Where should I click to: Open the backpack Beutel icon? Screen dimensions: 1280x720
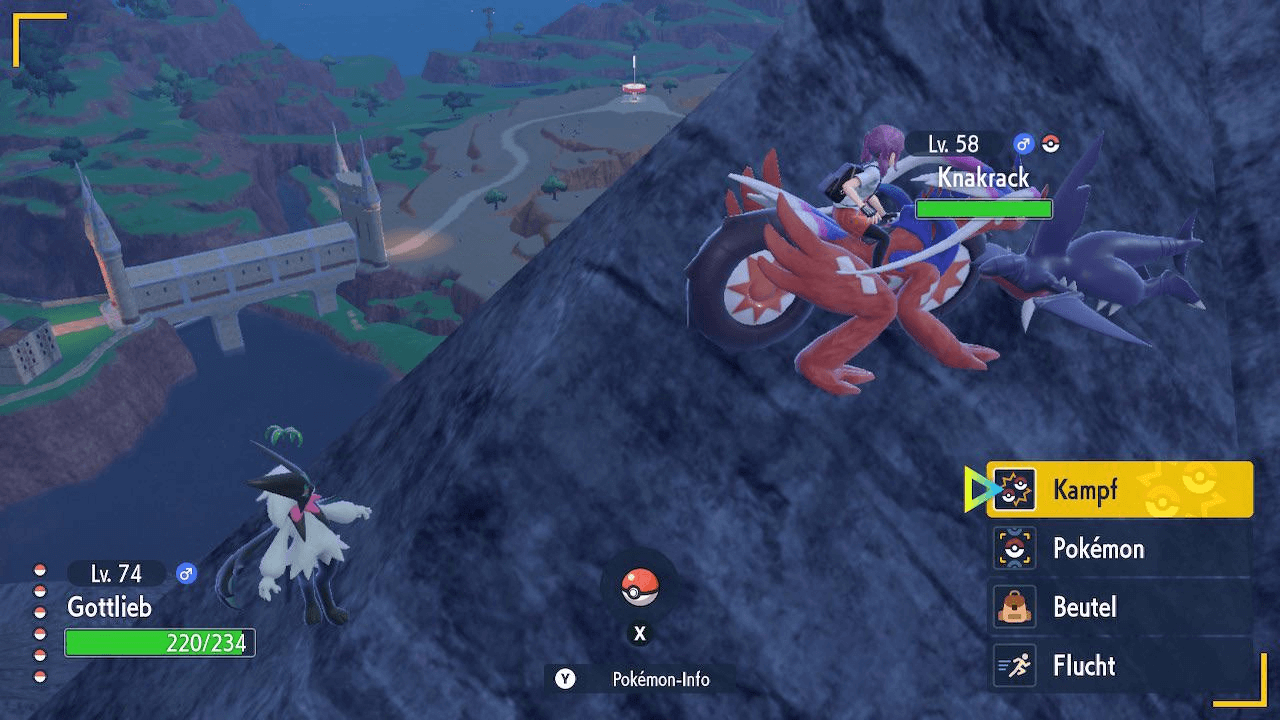[1016, 607]
